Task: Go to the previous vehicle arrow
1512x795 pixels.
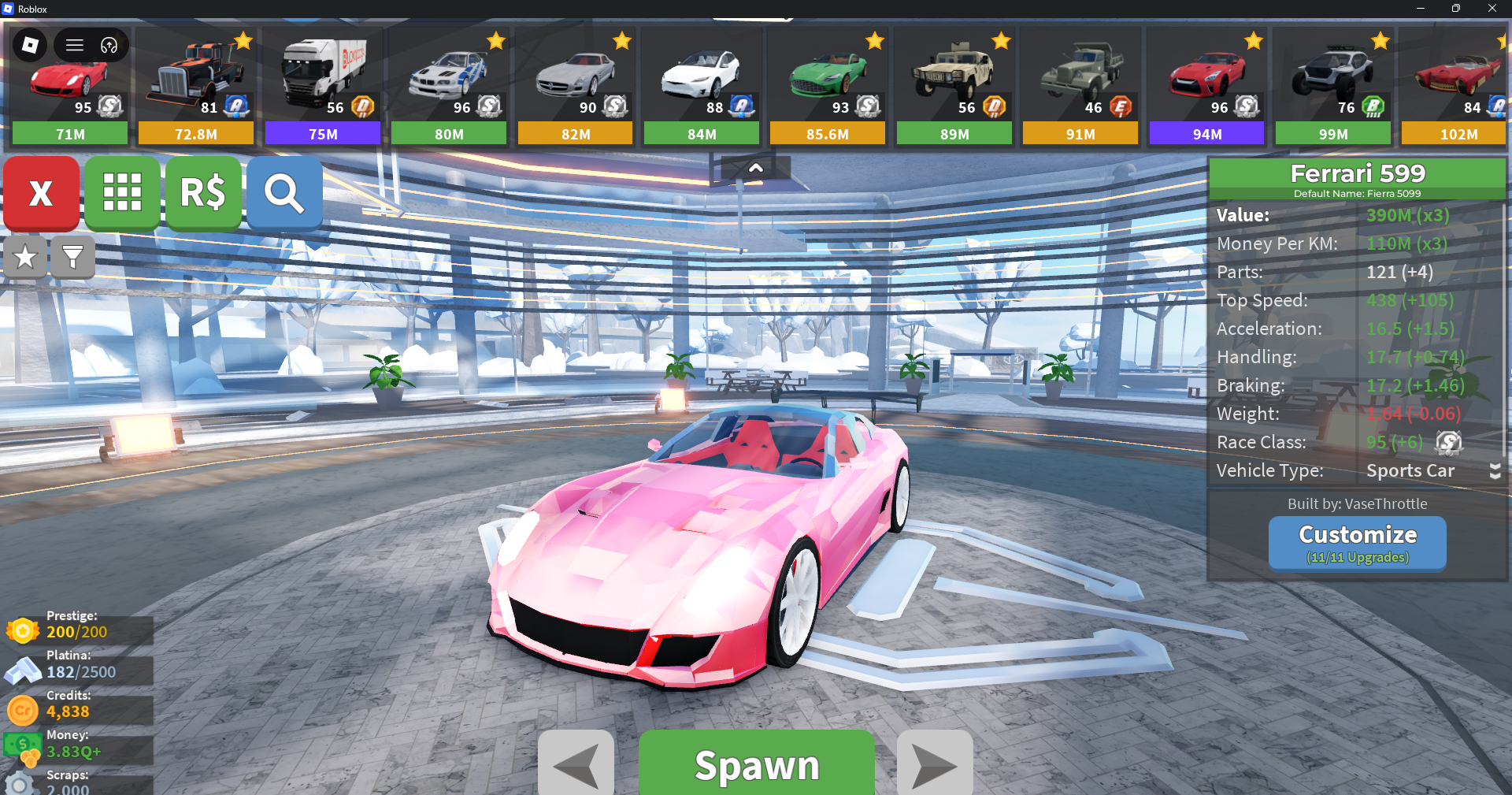Action: [x=576, y=764]
